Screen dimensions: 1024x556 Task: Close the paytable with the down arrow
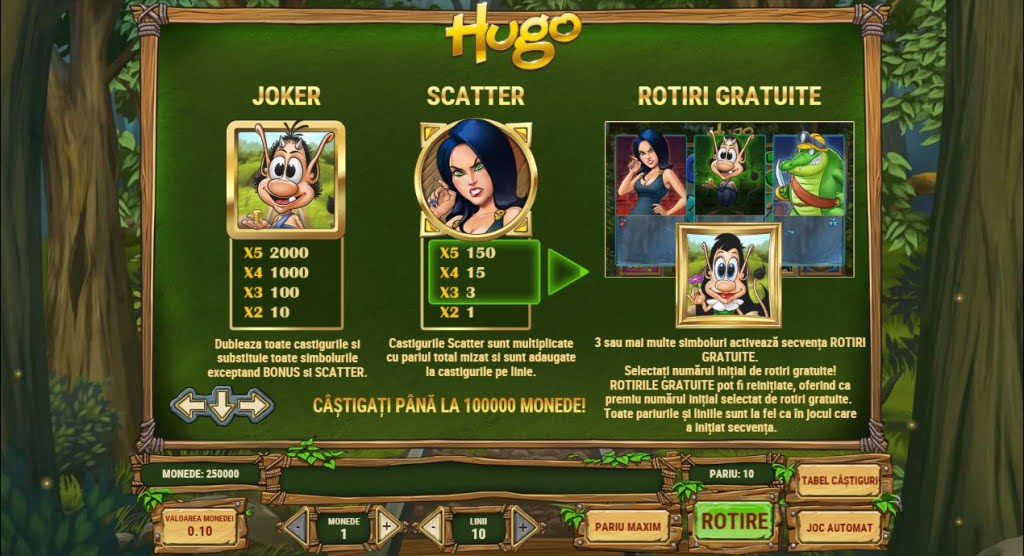tap(222, 405)
